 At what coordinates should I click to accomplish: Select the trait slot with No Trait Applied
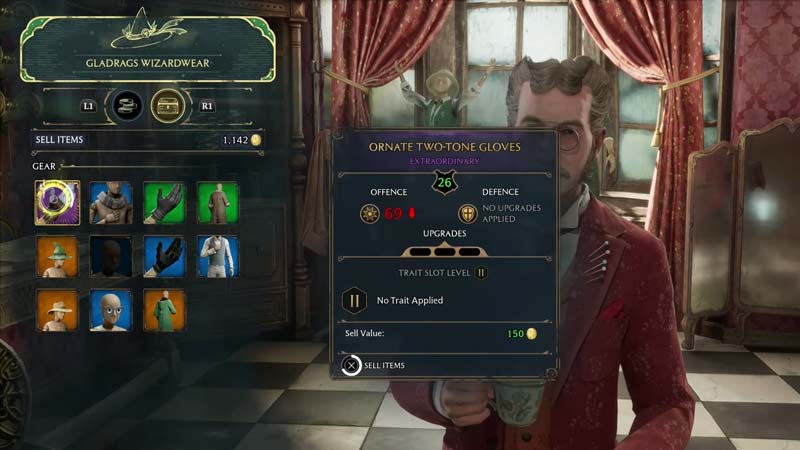[x=354, y=300]
